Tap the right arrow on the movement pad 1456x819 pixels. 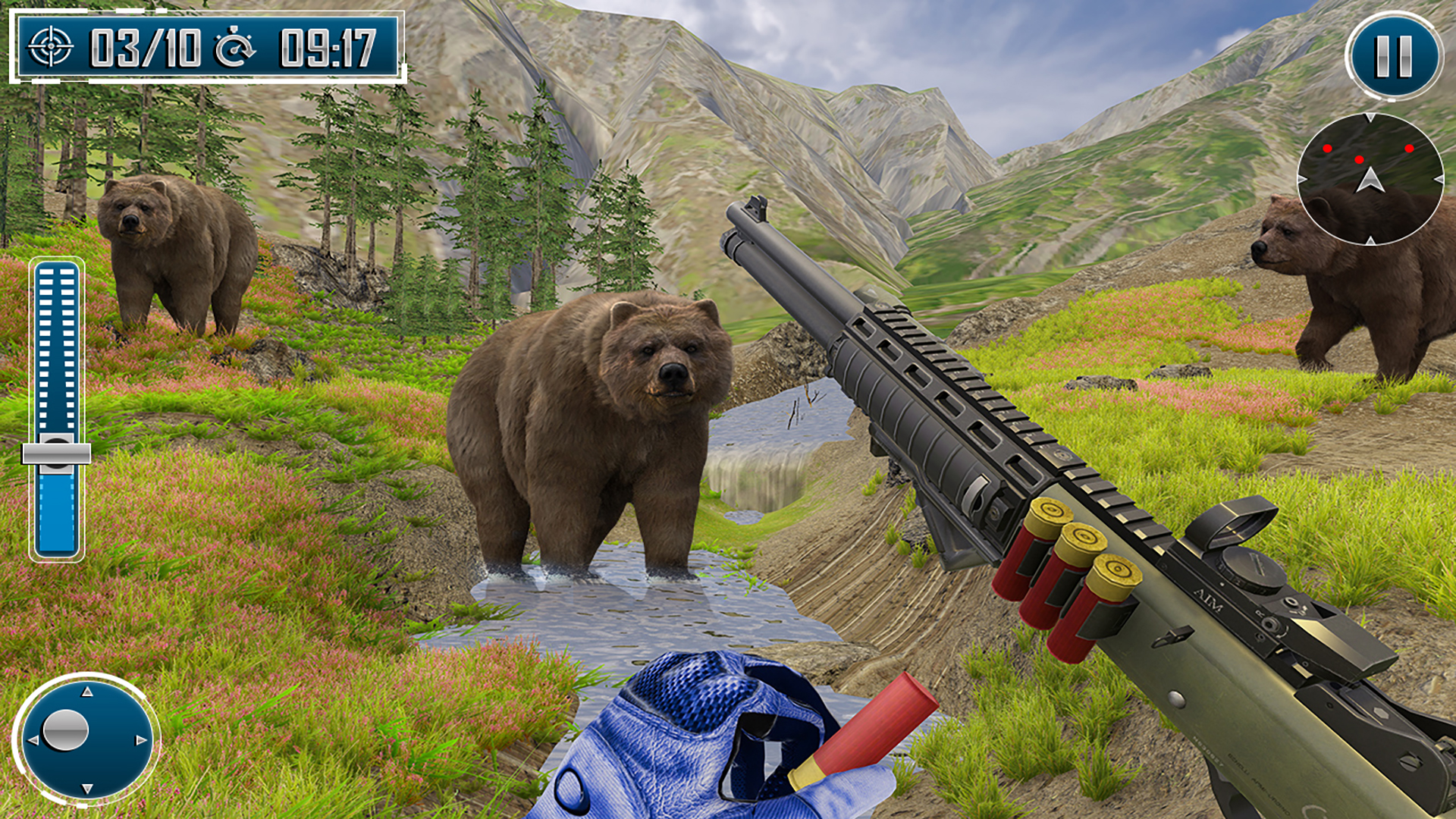(x=140, y=740)
